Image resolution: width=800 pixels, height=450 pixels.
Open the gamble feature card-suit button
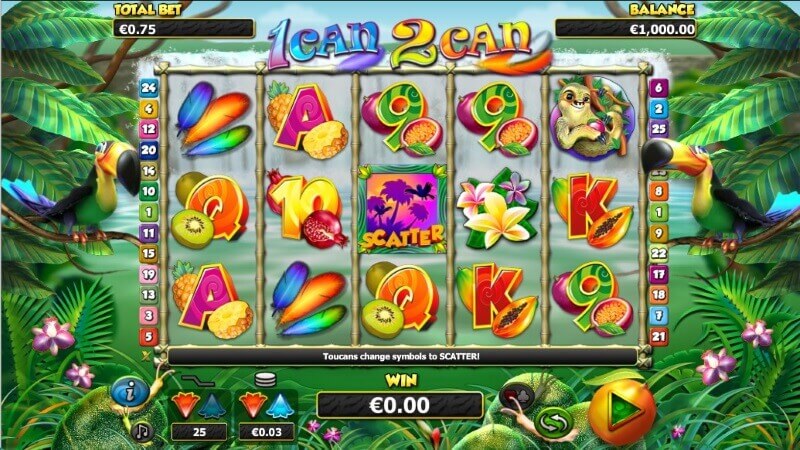516,397
